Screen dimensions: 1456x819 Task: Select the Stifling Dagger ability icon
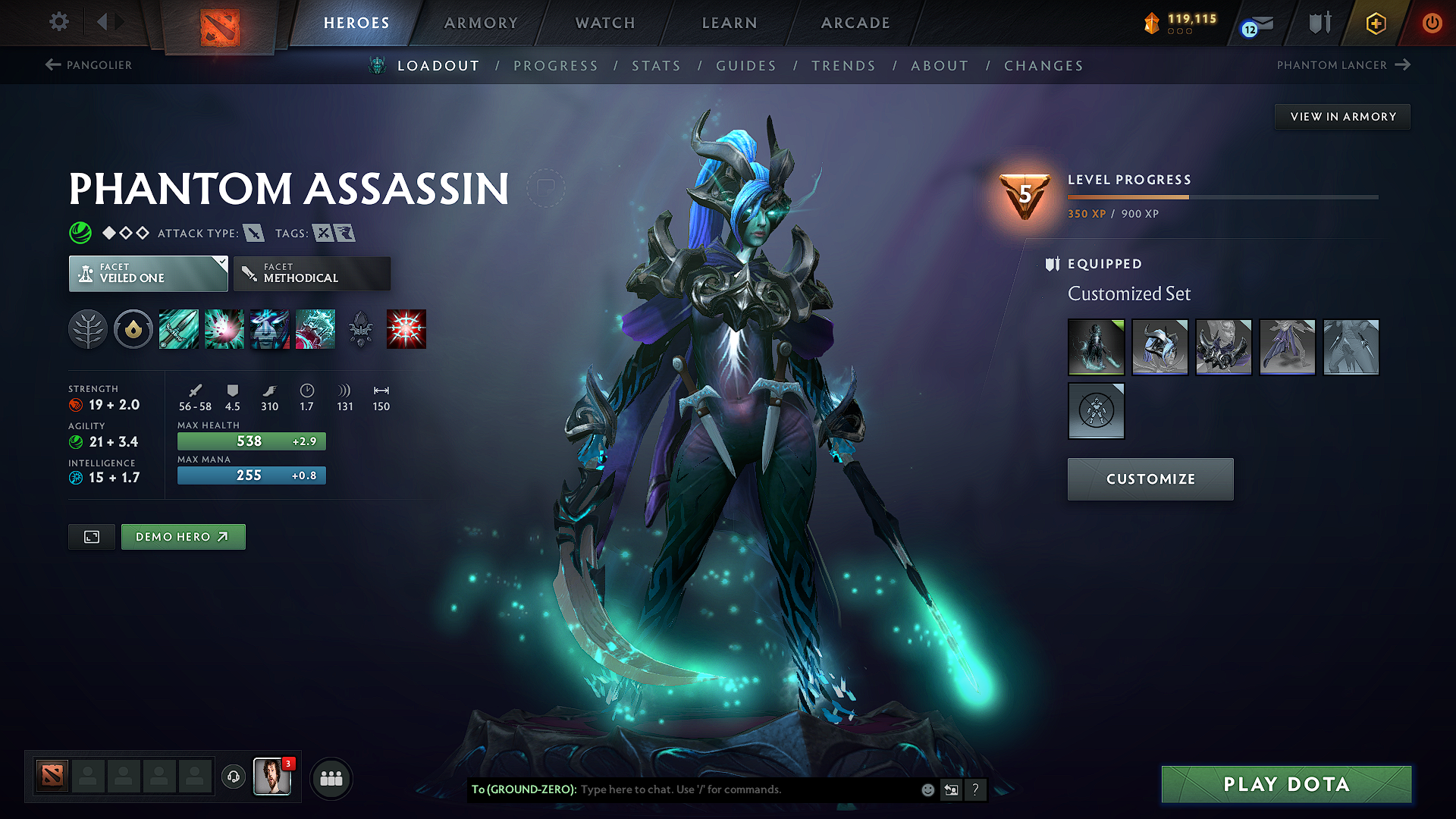[x=179, y=329]
